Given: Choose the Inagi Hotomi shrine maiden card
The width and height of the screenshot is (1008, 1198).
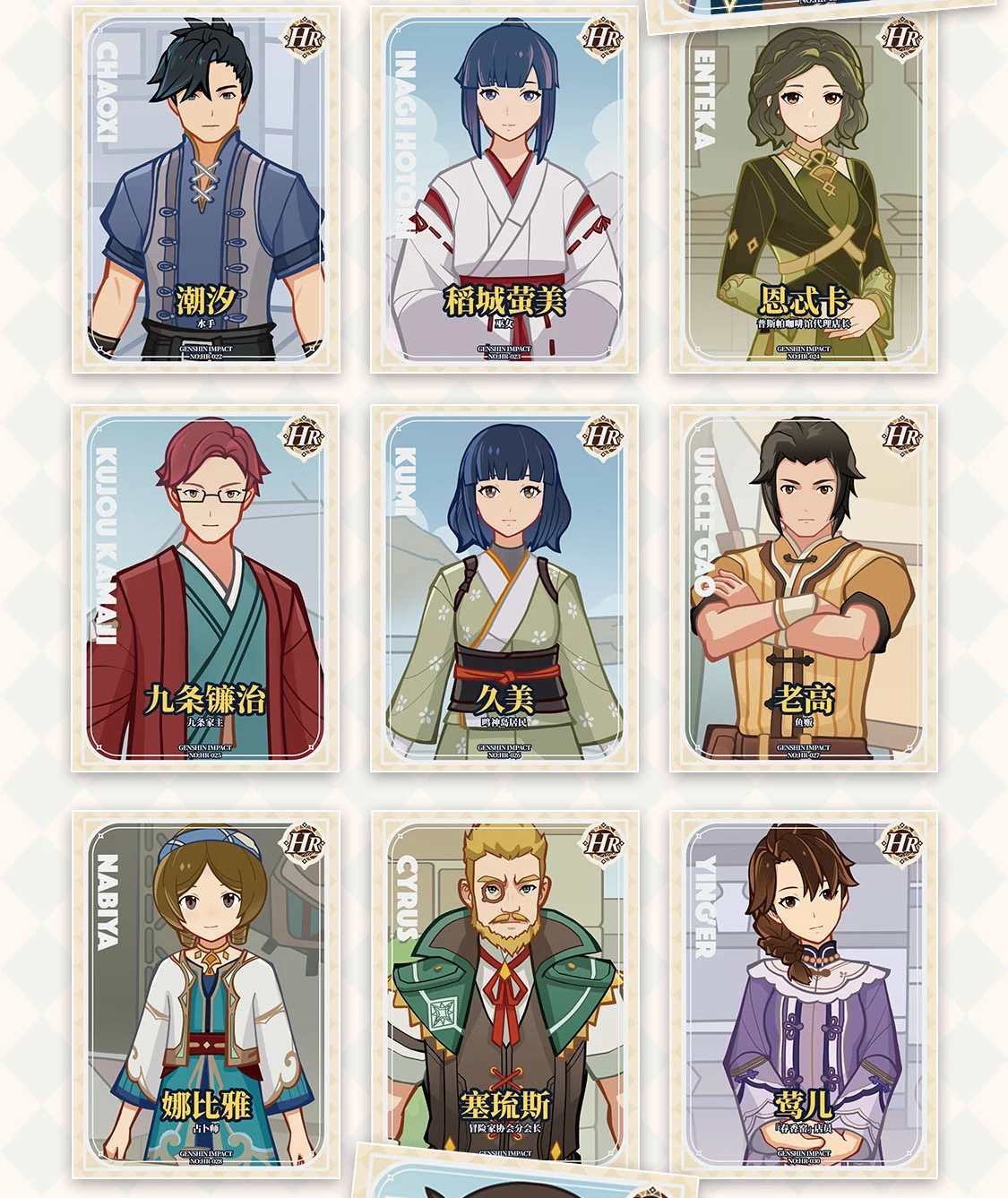Looking at the screenshot, I should click(504, 190).
